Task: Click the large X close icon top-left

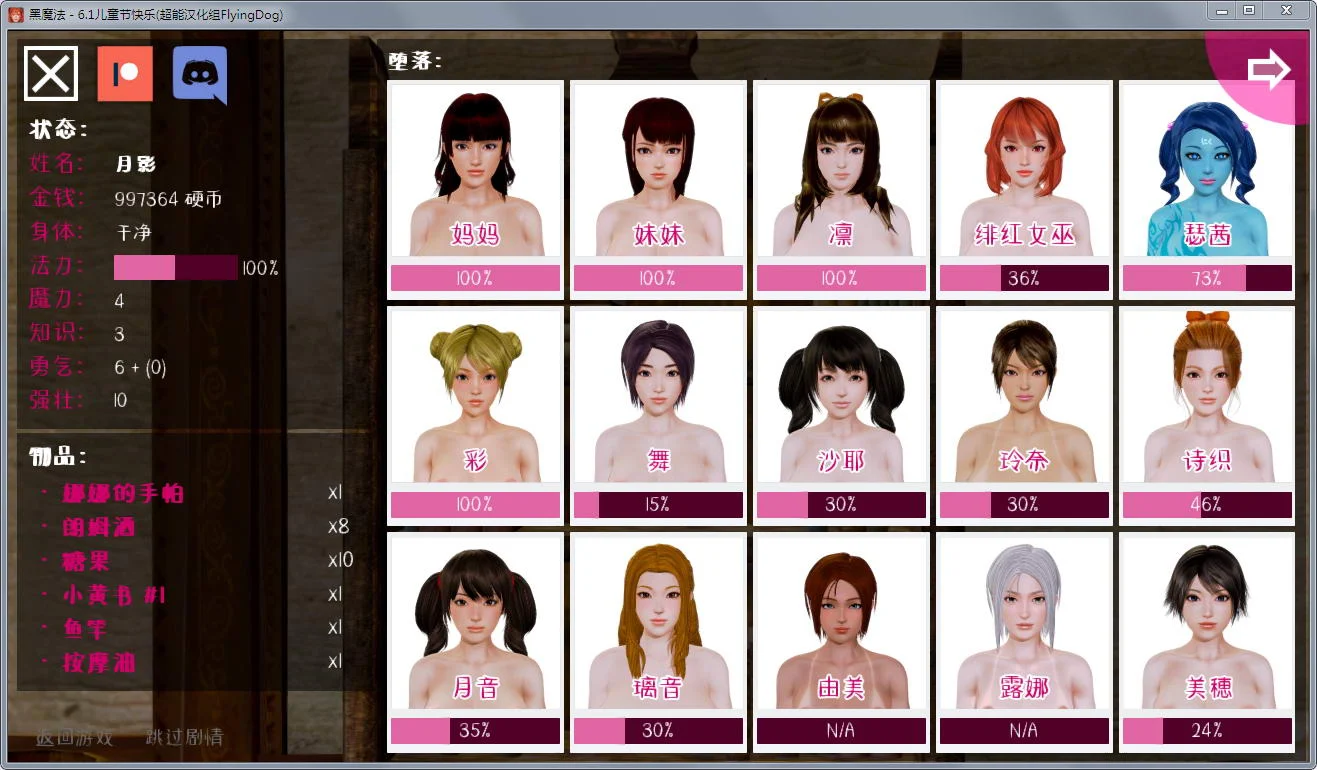Action: [x=50, y=73]
